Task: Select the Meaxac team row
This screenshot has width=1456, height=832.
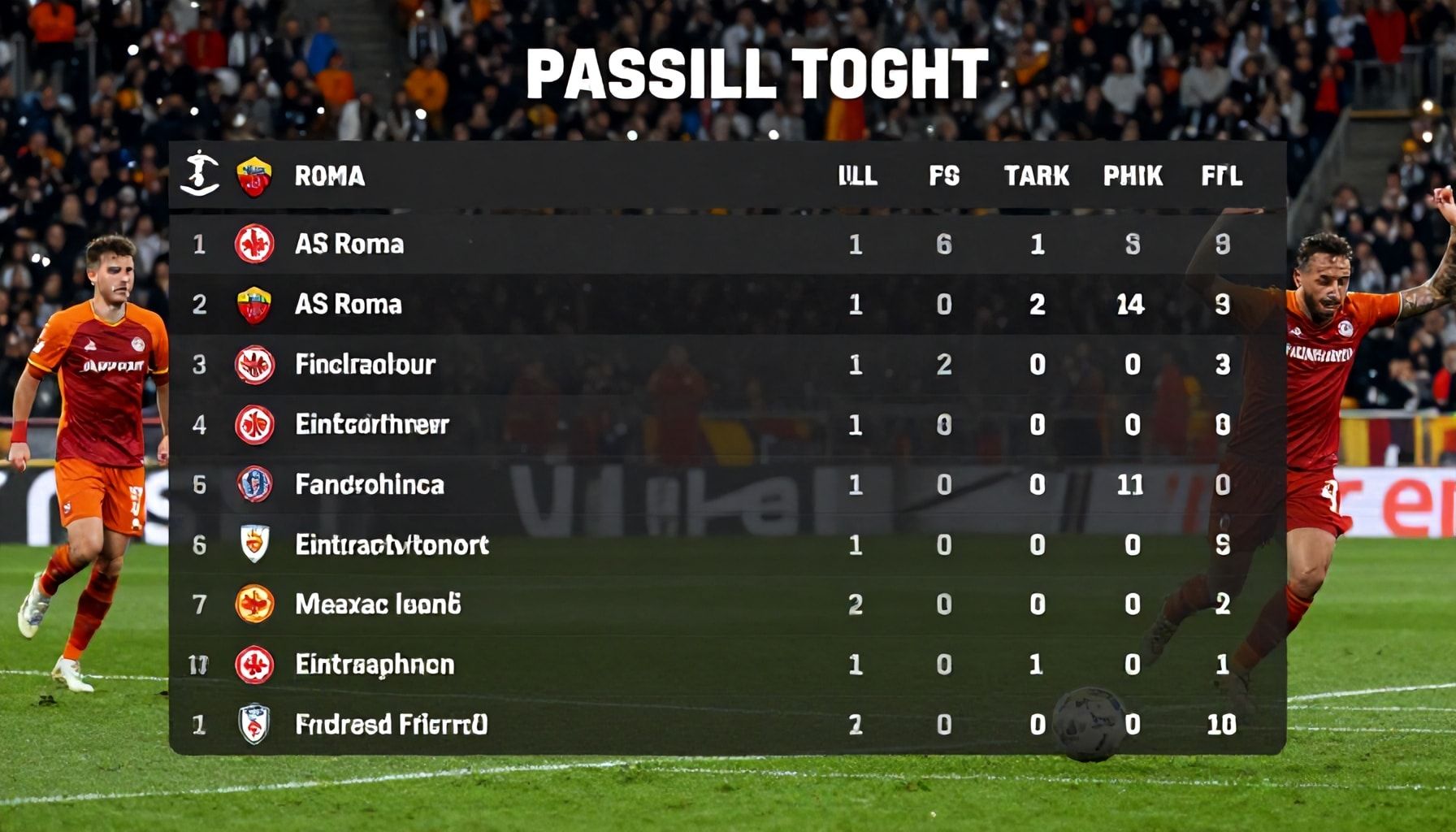Action: pos(378,604)
